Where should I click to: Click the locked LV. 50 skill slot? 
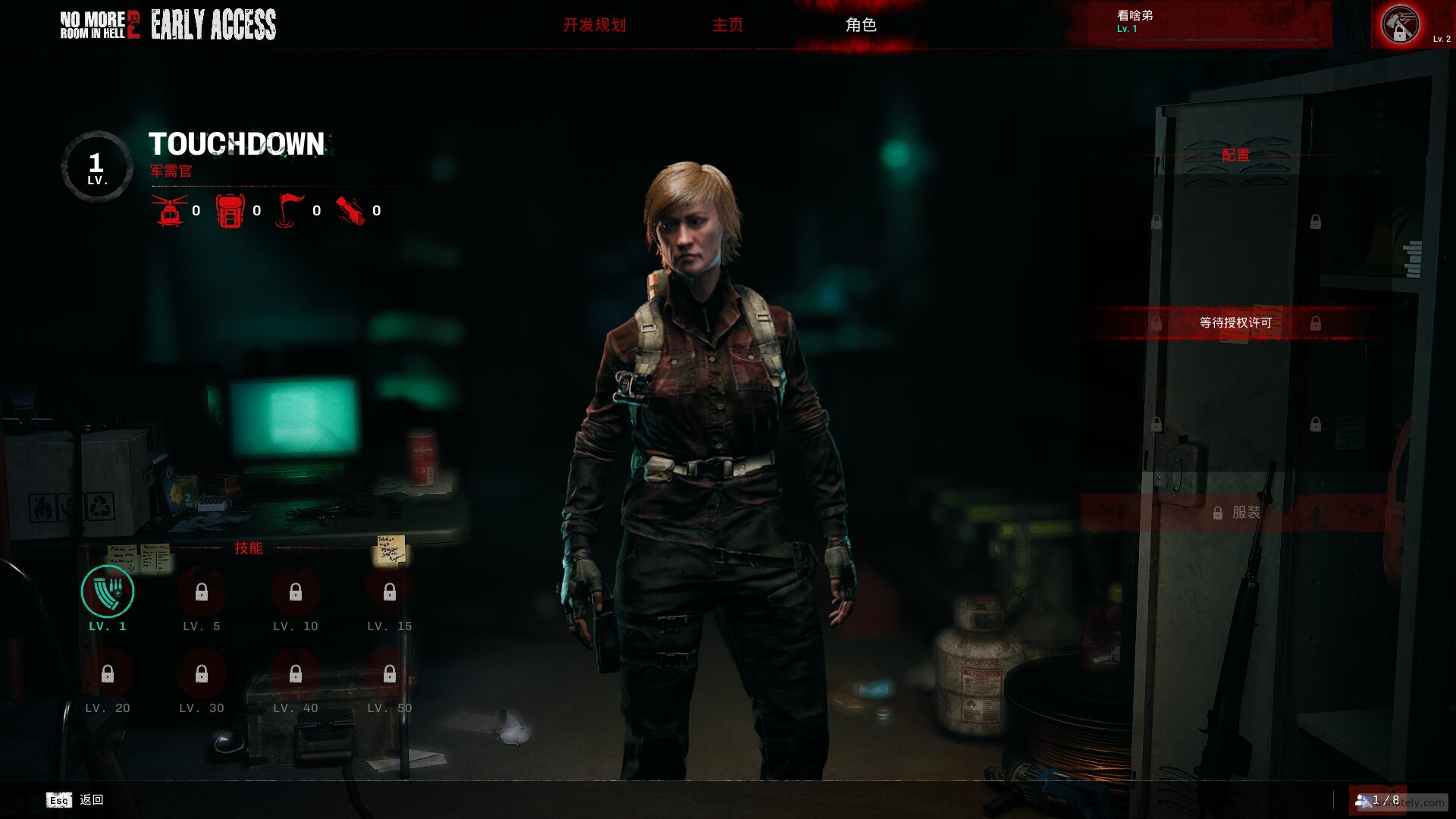tap(390, 674)
